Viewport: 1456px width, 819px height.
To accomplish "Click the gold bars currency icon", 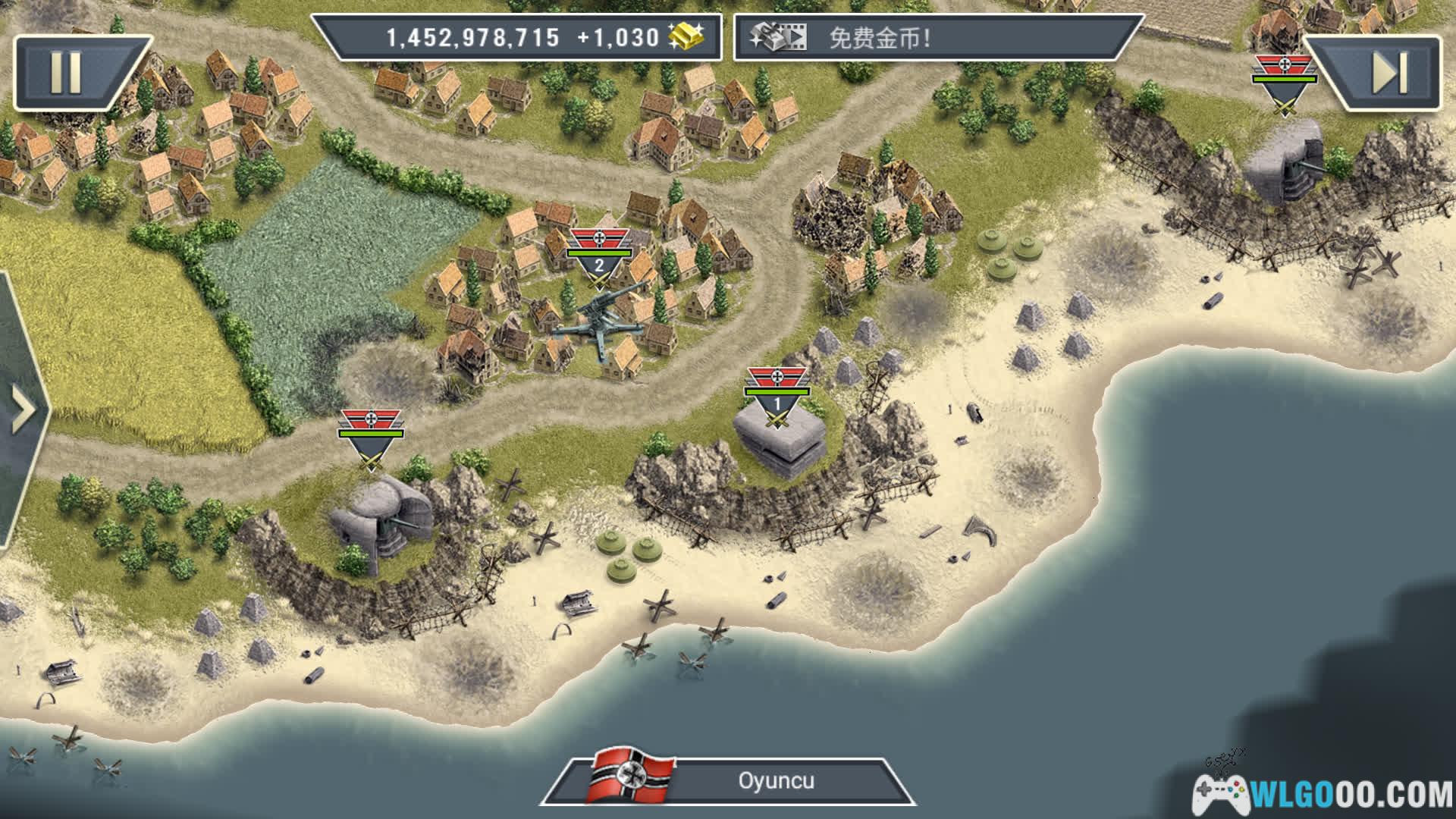I will 685,36.
